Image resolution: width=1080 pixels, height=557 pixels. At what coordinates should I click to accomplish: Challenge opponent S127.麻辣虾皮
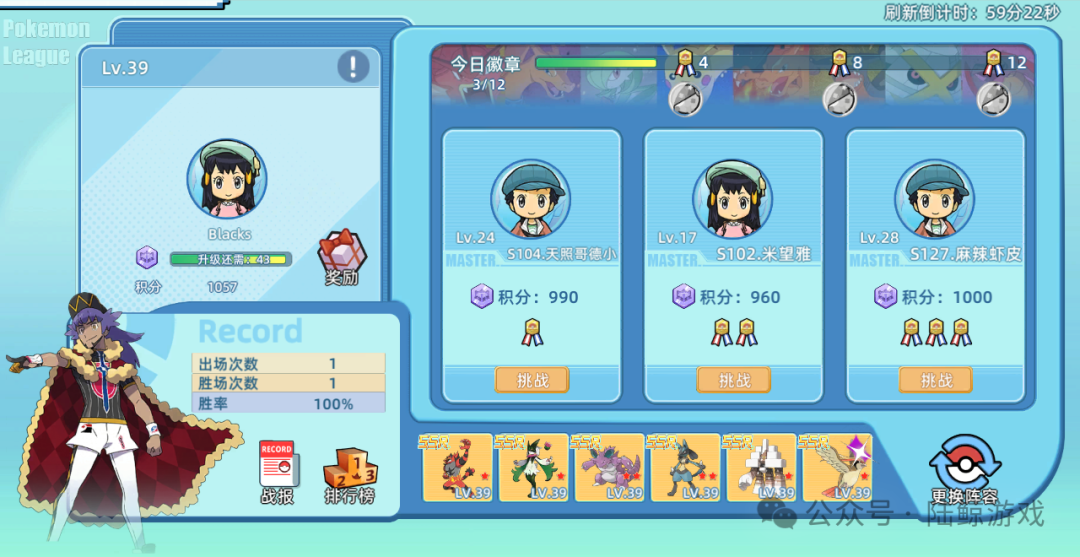(936, 380)
